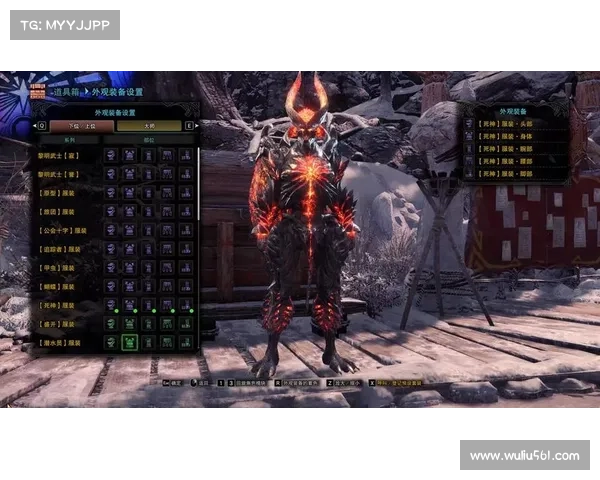600x480 pixels.
Task: Choose the 【甲虫】服装 head armor slot
Action: click(109, 267)
